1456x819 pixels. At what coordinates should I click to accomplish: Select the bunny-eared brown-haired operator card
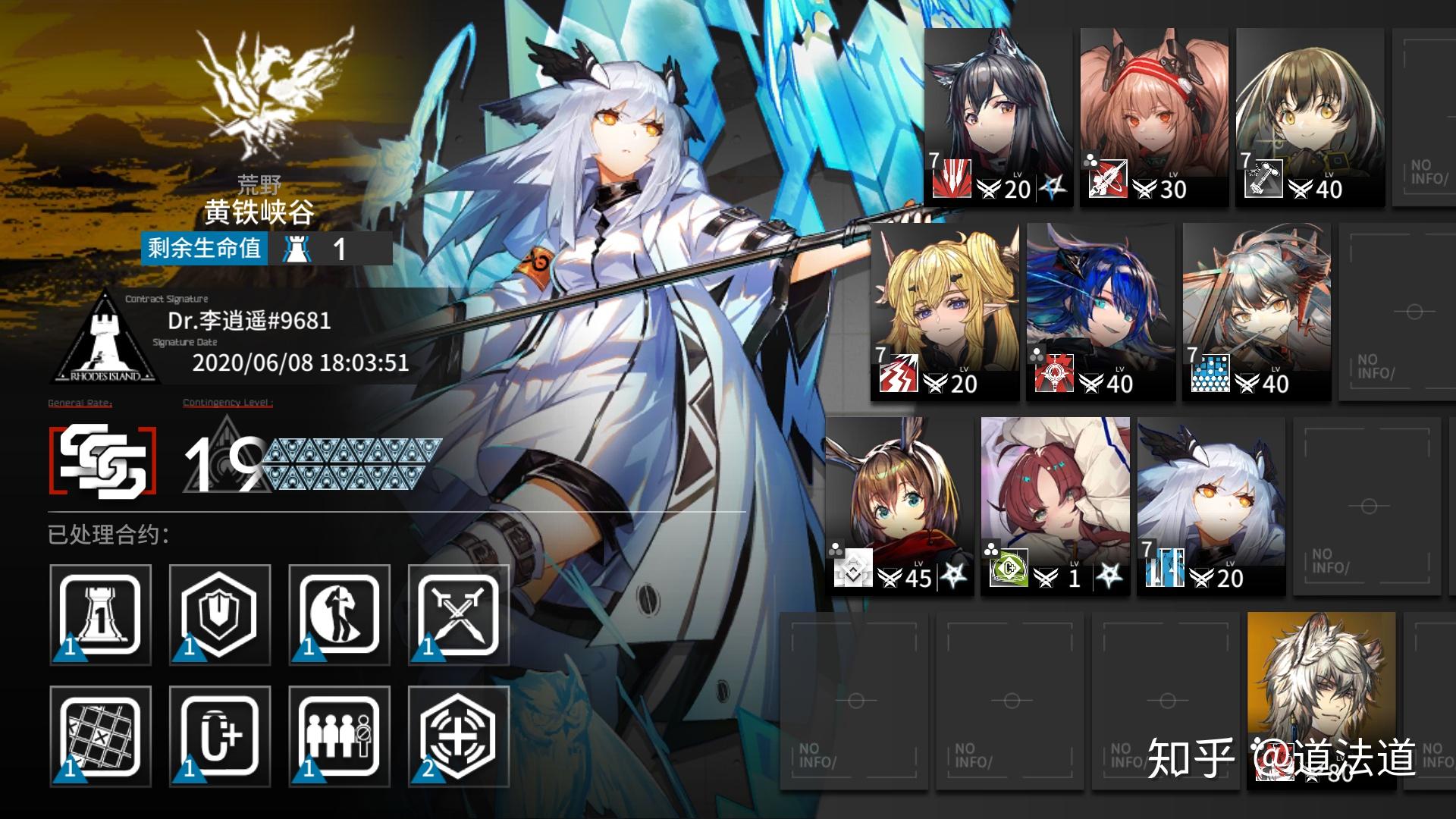point(899,505)
